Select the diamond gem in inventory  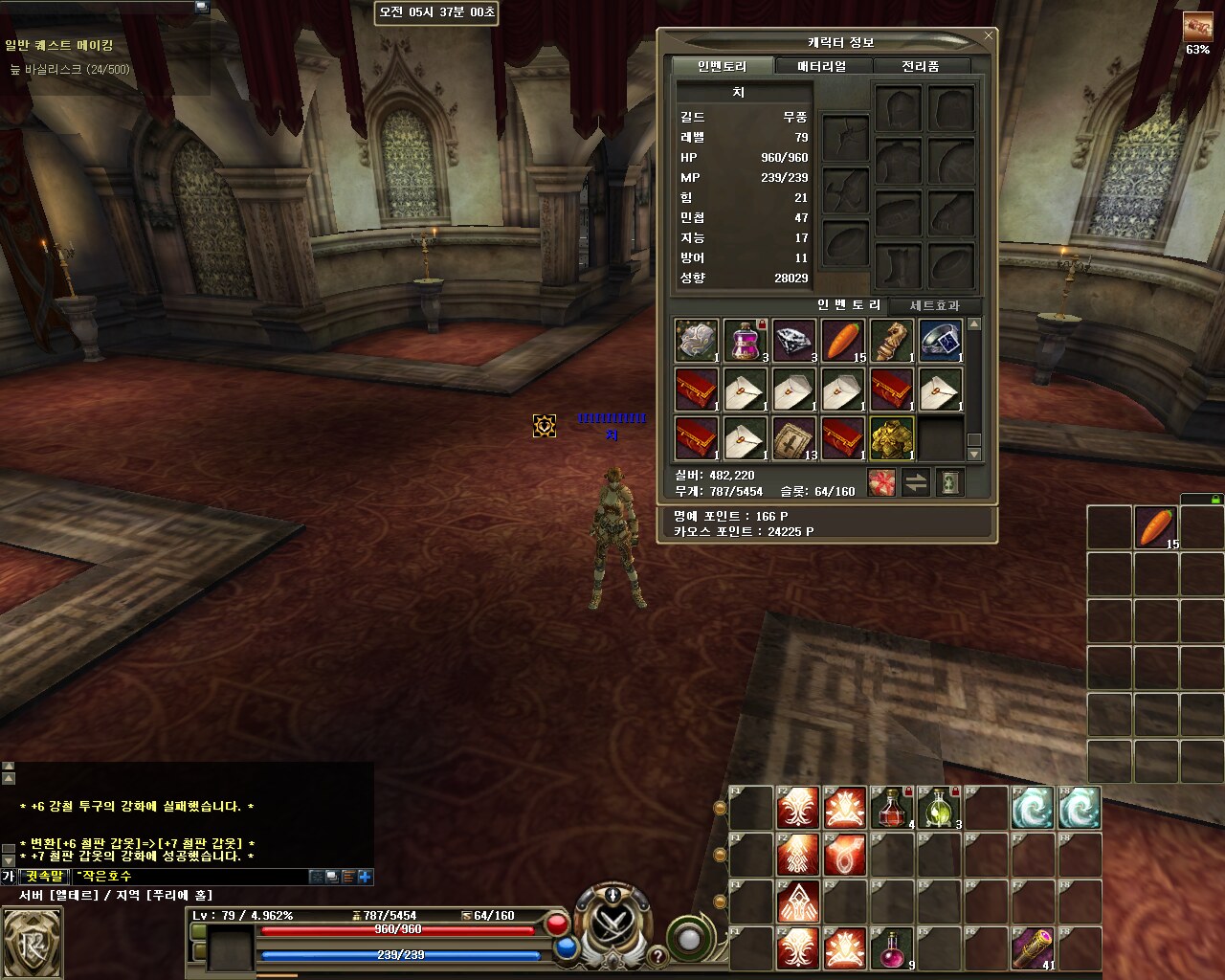(793, 341)
